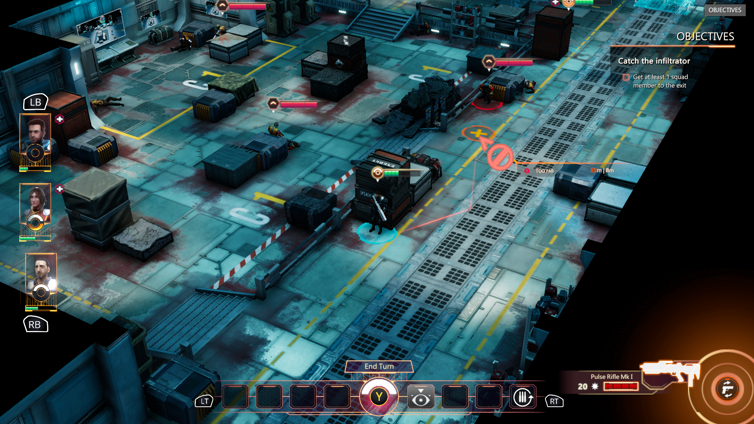
Task: Use the reload ammo ability icon
Action: [522, 398]
